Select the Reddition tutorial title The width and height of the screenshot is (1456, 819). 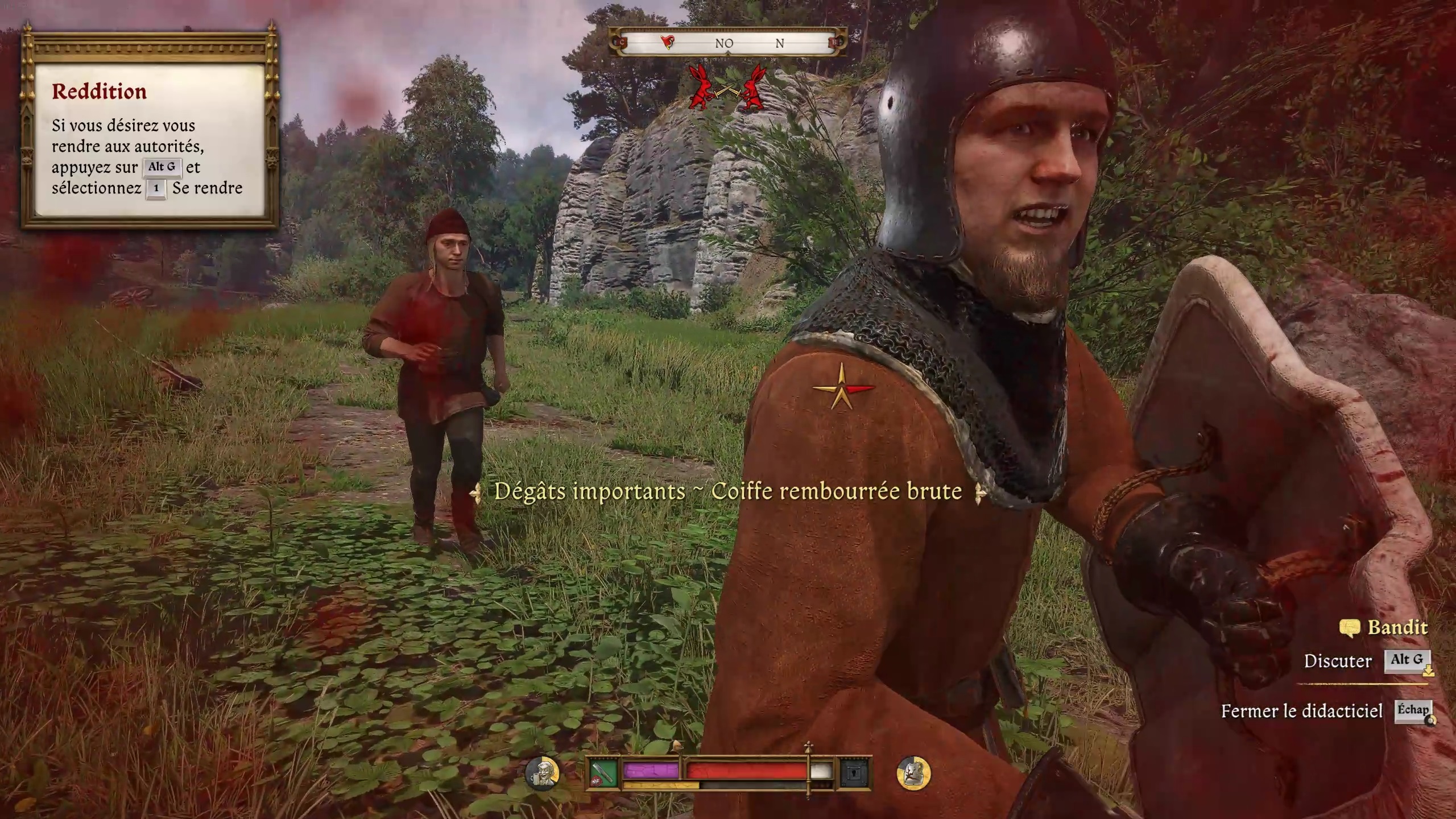click(100, 91)
